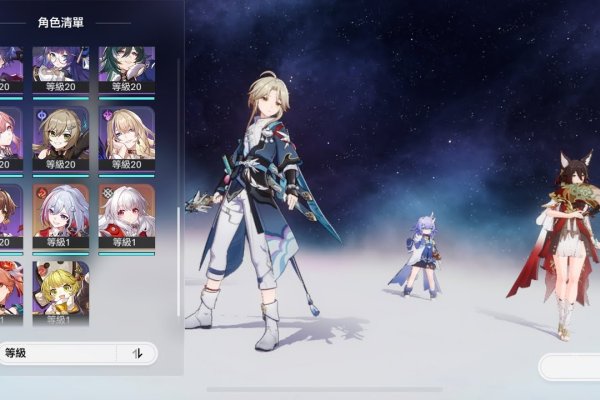Select the green-haired level 20 character card

tap(126, 70)
